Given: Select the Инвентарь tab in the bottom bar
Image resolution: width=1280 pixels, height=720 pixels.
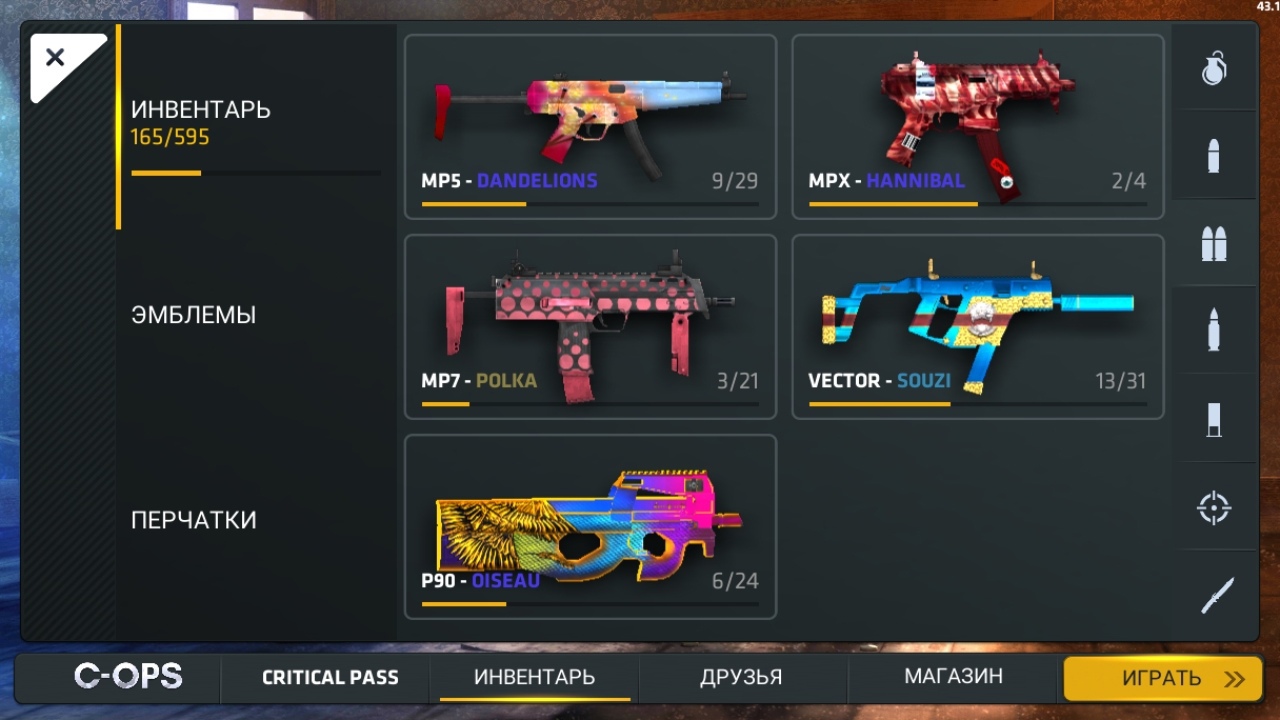Looking at the screenshot, I should click(534, 678).
